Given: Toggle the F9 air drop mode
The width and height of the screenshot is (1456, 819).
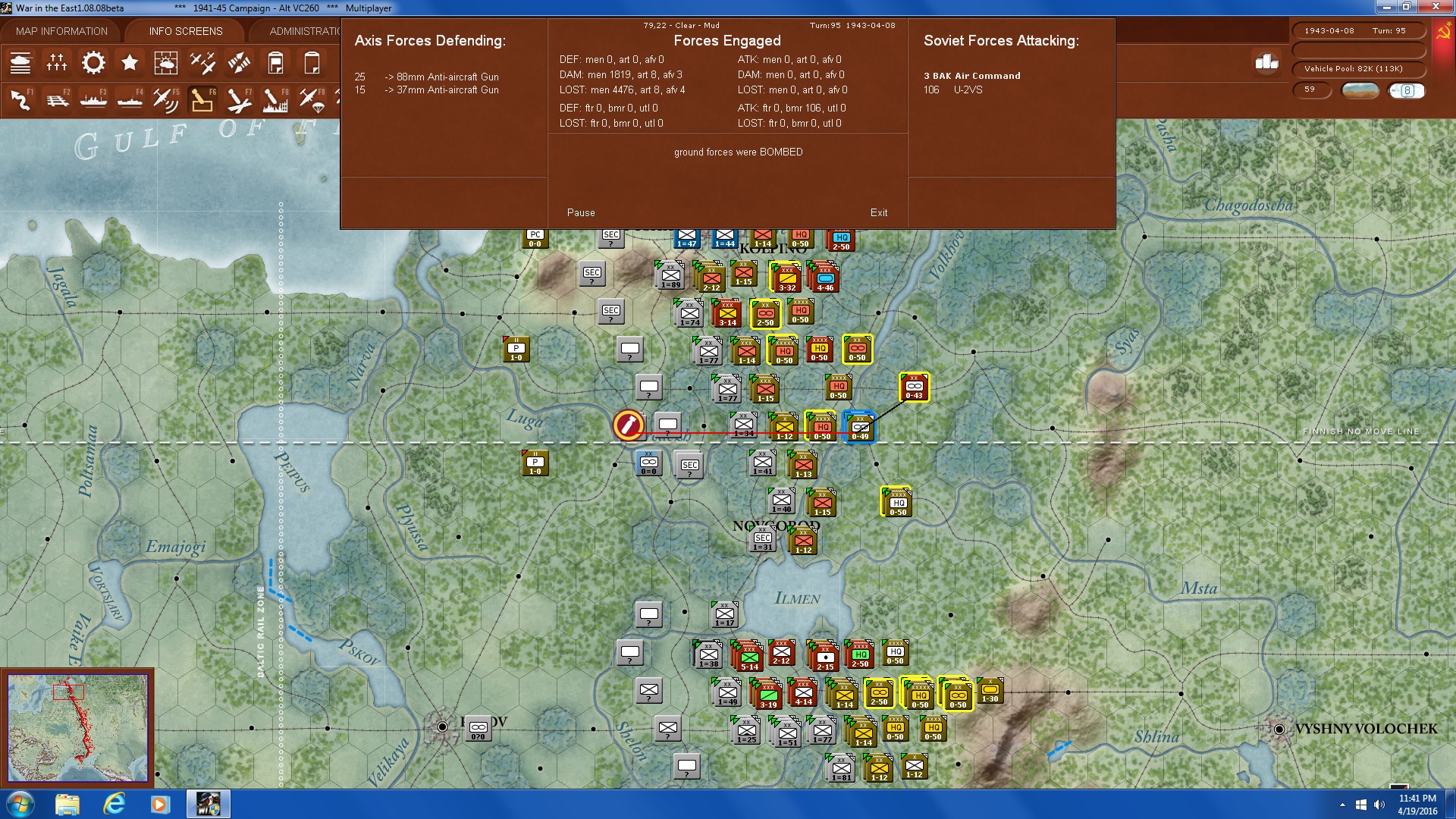Looking at the screenshot, I should click(x=313, y=99).
